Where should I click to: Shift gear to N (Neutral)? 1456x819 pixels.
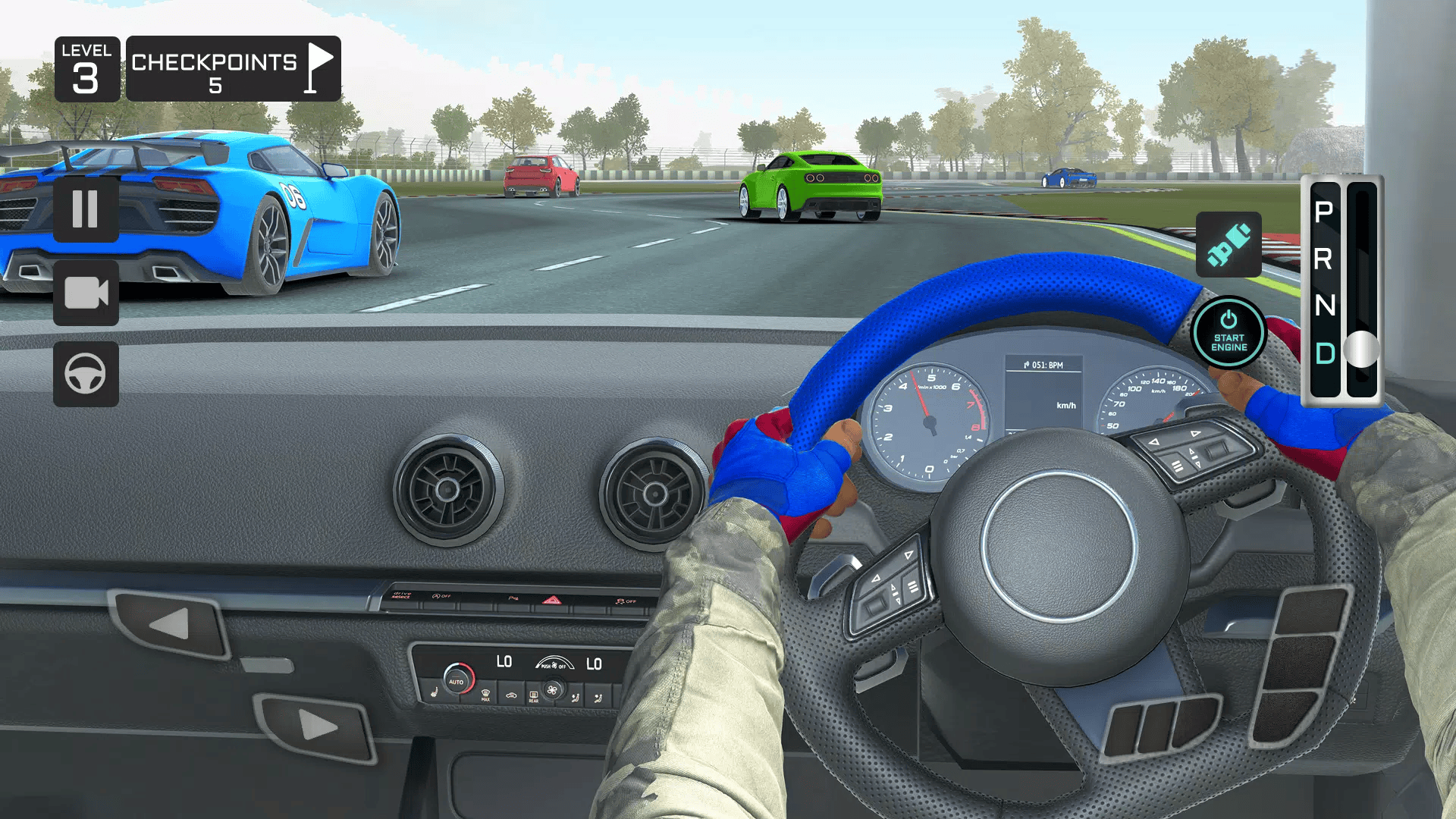tap(1324, 306)
